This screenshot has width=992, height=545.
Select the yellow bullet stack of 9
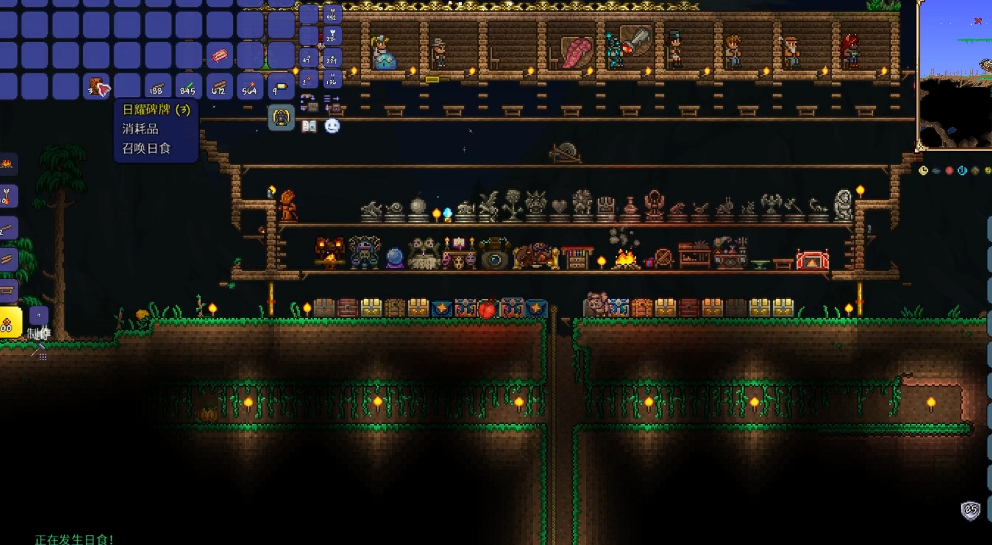pos(281,87)
